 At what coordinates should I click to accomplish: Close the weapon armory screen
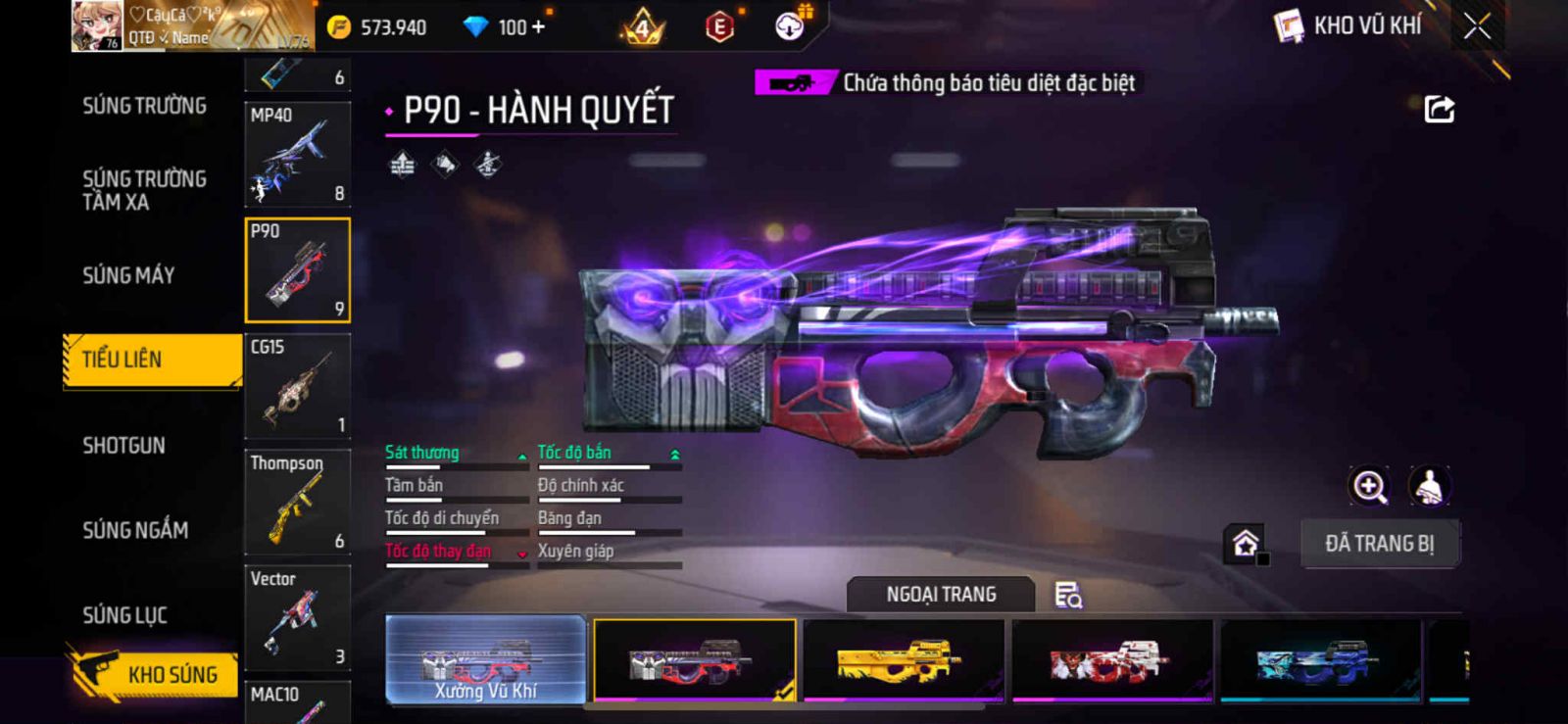pyautogui.click(x=1477, y=26)
